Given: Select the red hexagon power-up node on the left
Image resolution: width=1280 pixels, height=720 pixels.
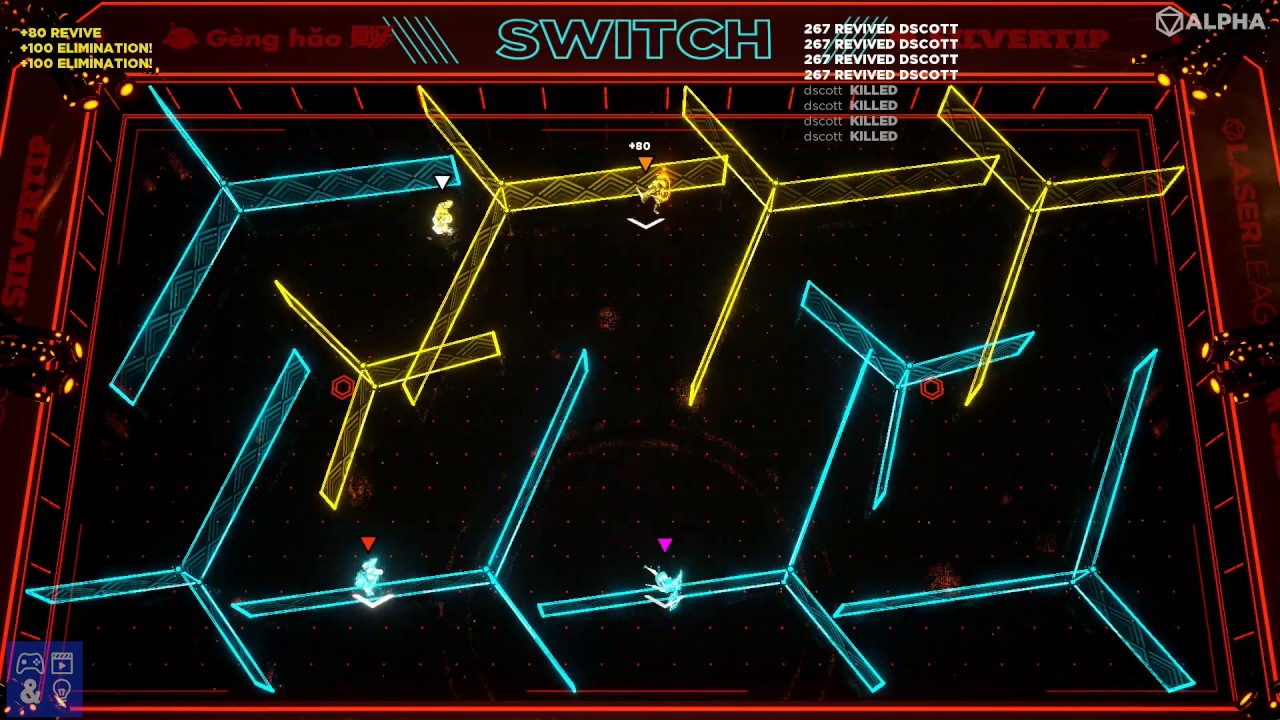Looking at the screenshot, I should (341, 389).
